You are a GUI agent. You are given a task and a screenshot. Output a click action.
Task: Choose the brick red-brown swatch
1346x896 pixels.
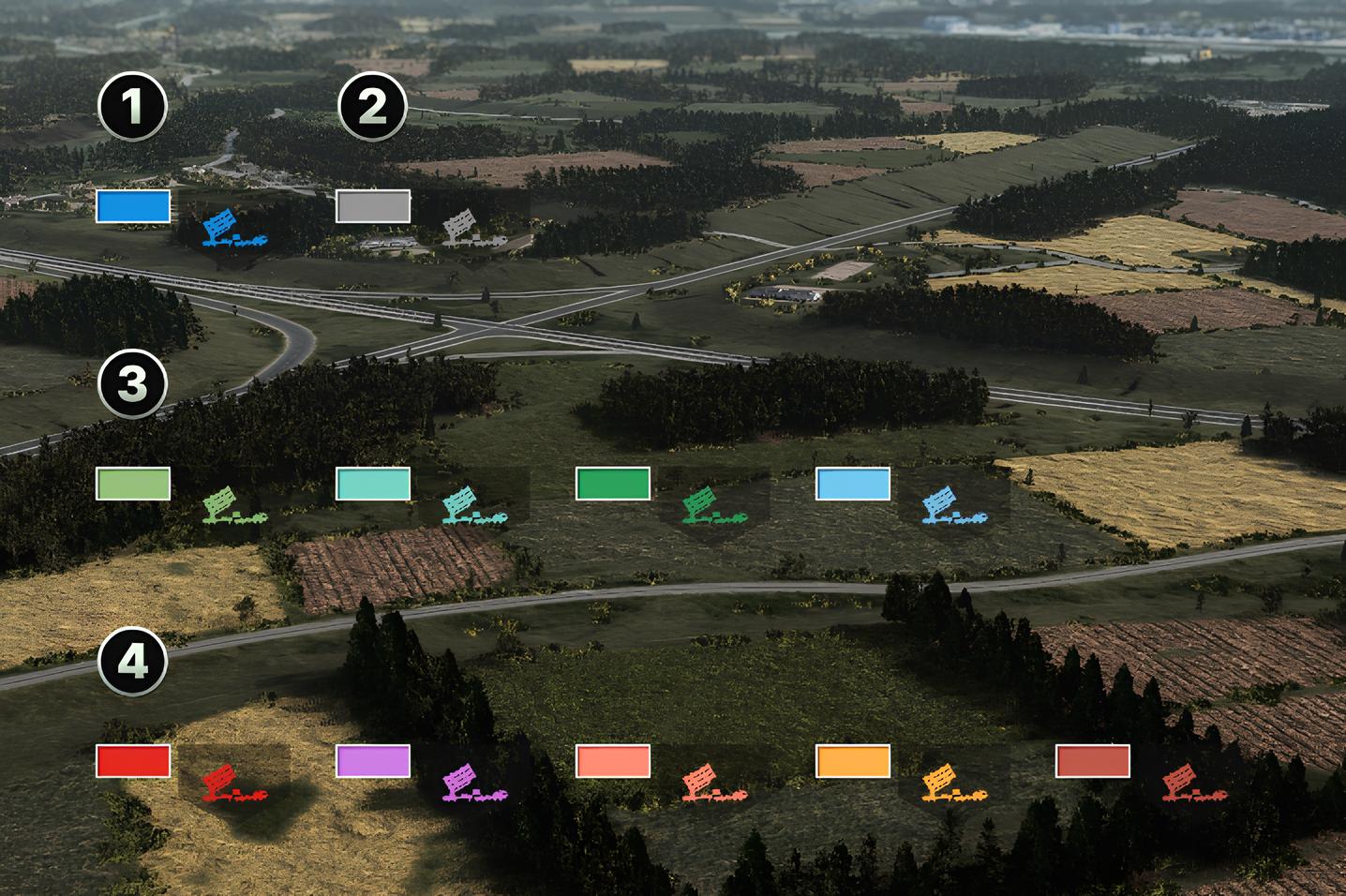click(x=1093, y=761)
